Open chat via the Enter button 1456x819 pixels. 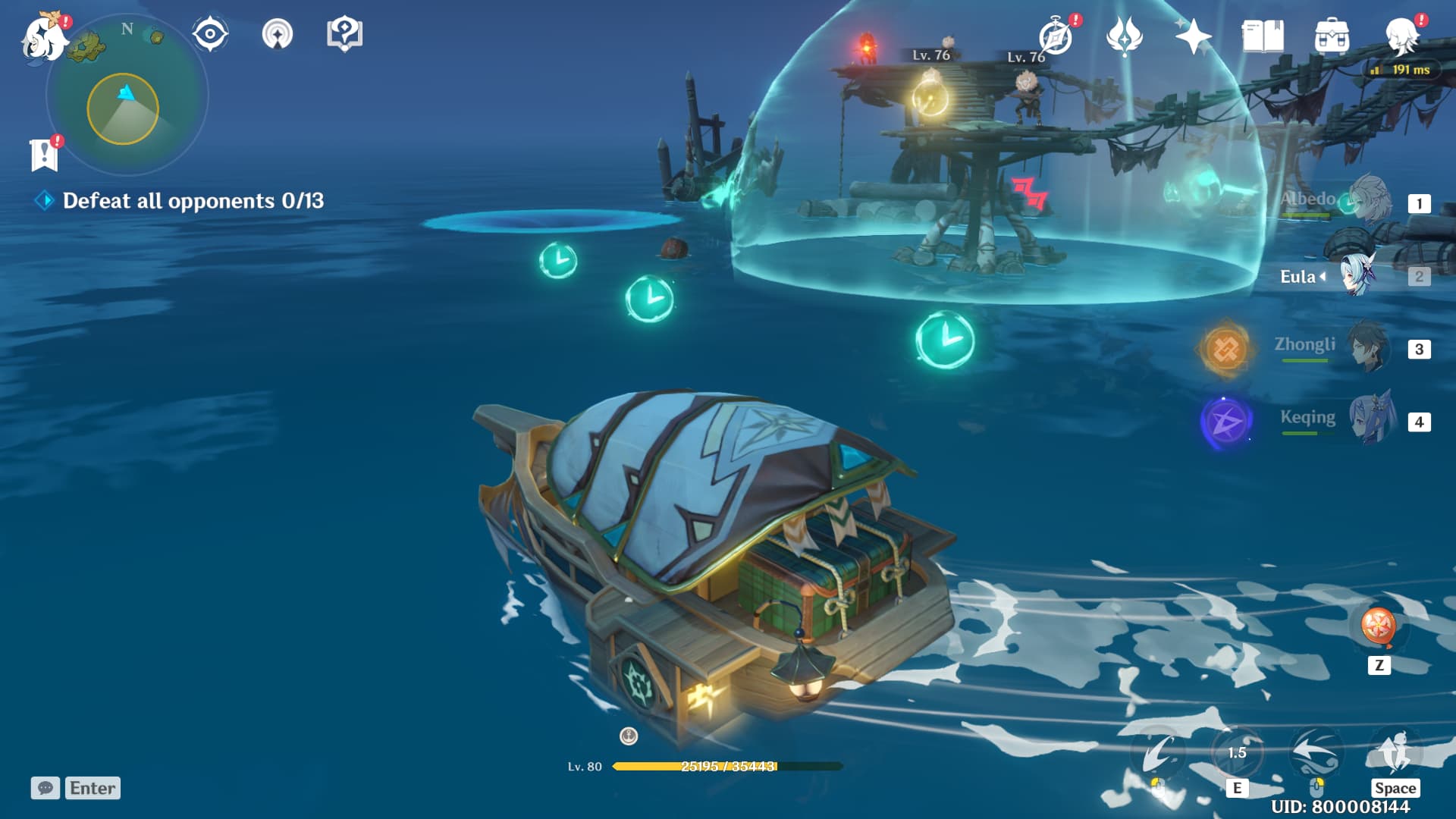click(x=92, y=788)
